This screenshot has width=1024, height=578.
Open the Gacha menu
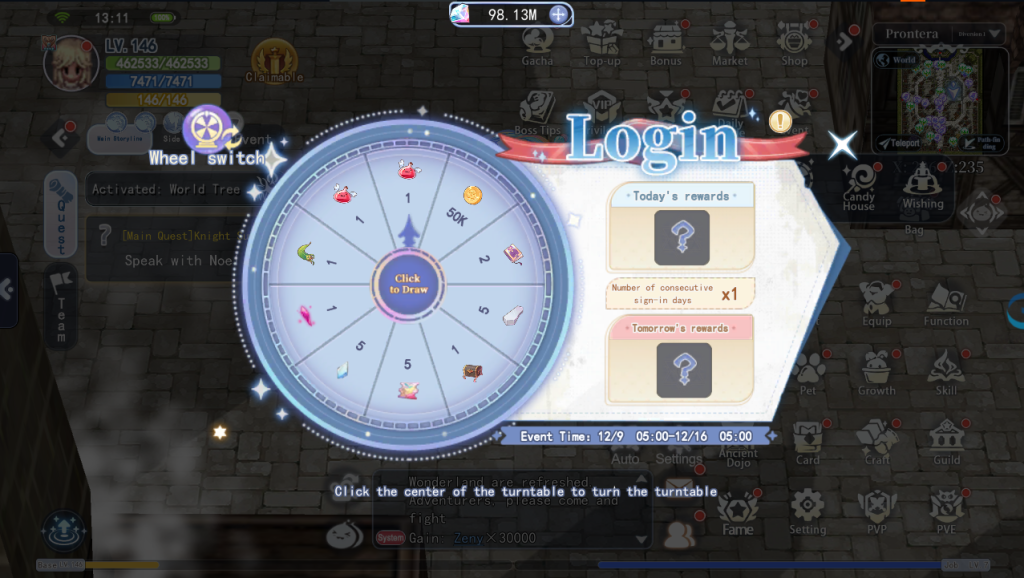[538, 44]
